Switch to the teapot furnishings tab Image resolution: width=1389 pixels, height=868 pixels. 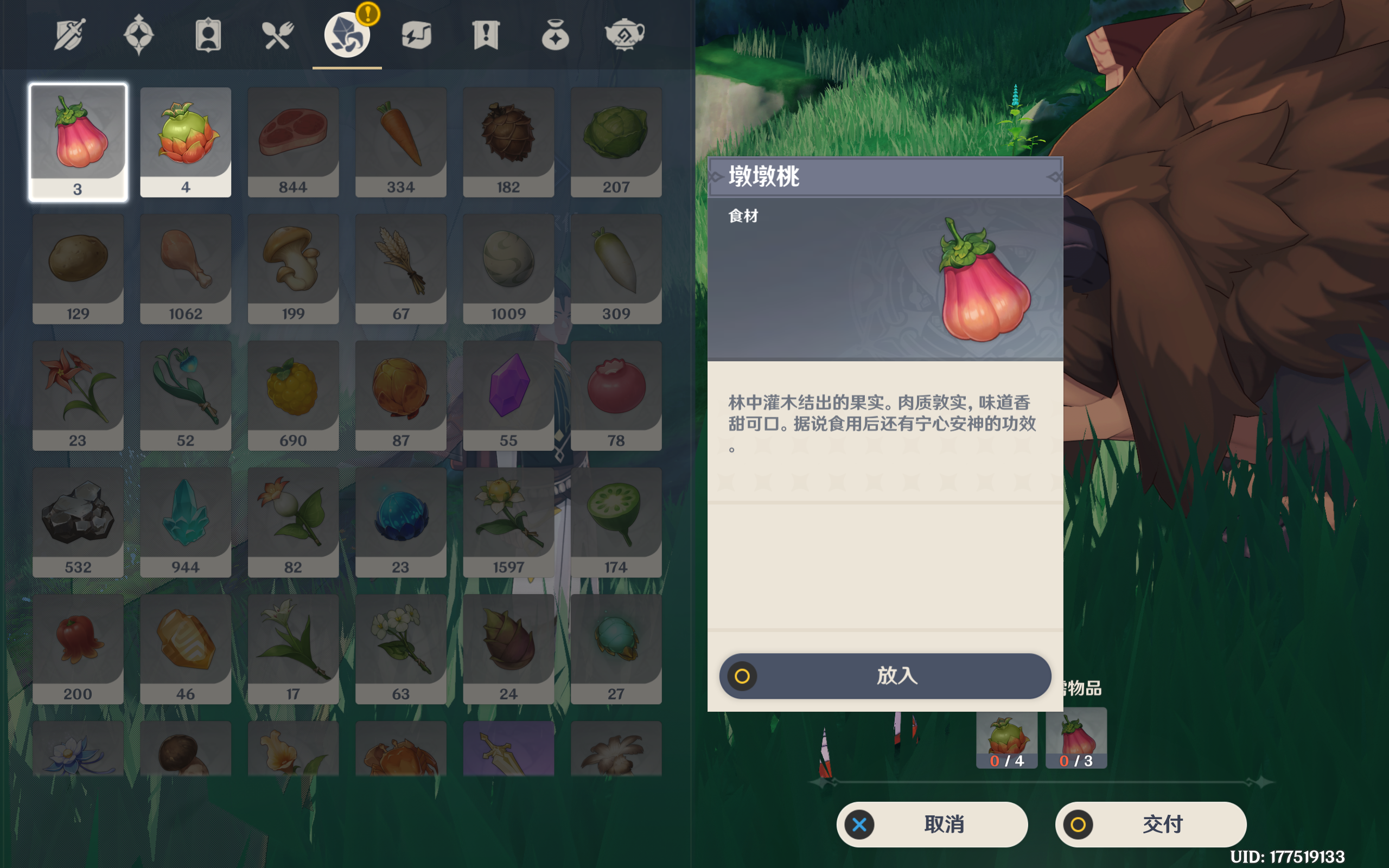(625, 35)
